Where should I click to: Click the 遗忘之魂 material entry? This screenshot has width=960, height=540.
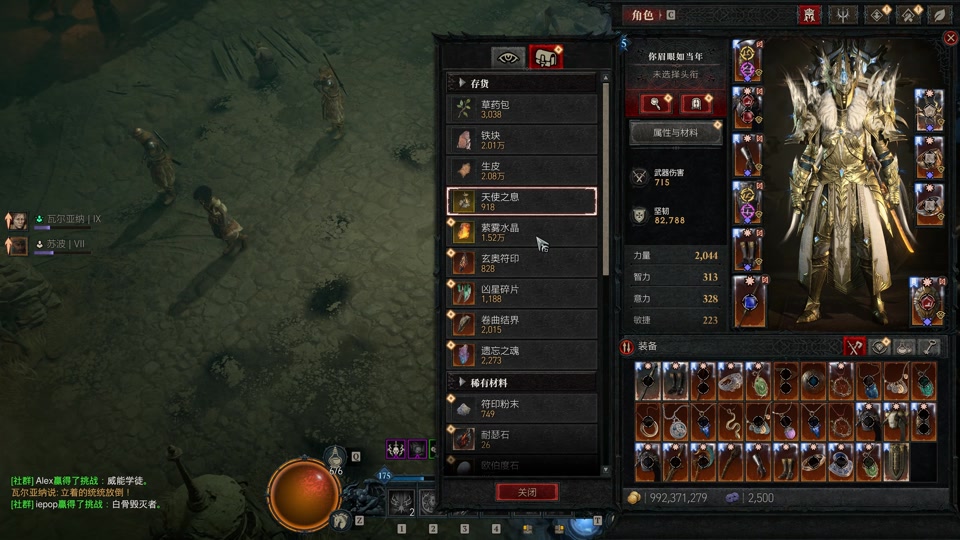pos(522,355)
